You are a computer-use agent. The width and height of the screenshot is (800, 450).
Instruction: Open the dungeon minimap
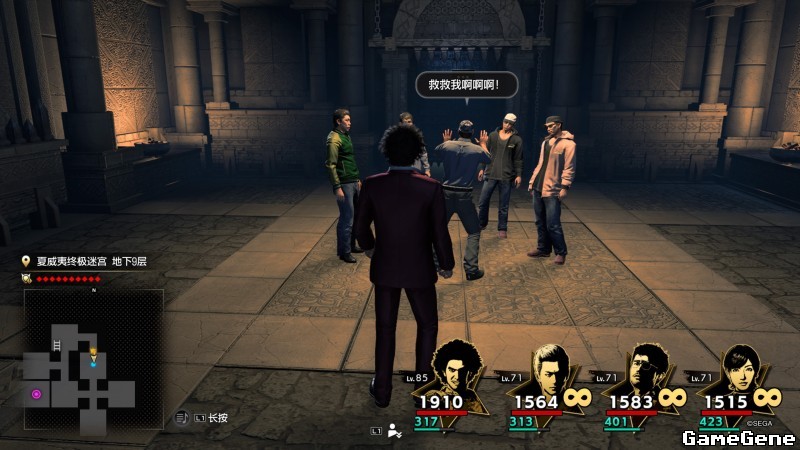(x=94, y=360)
